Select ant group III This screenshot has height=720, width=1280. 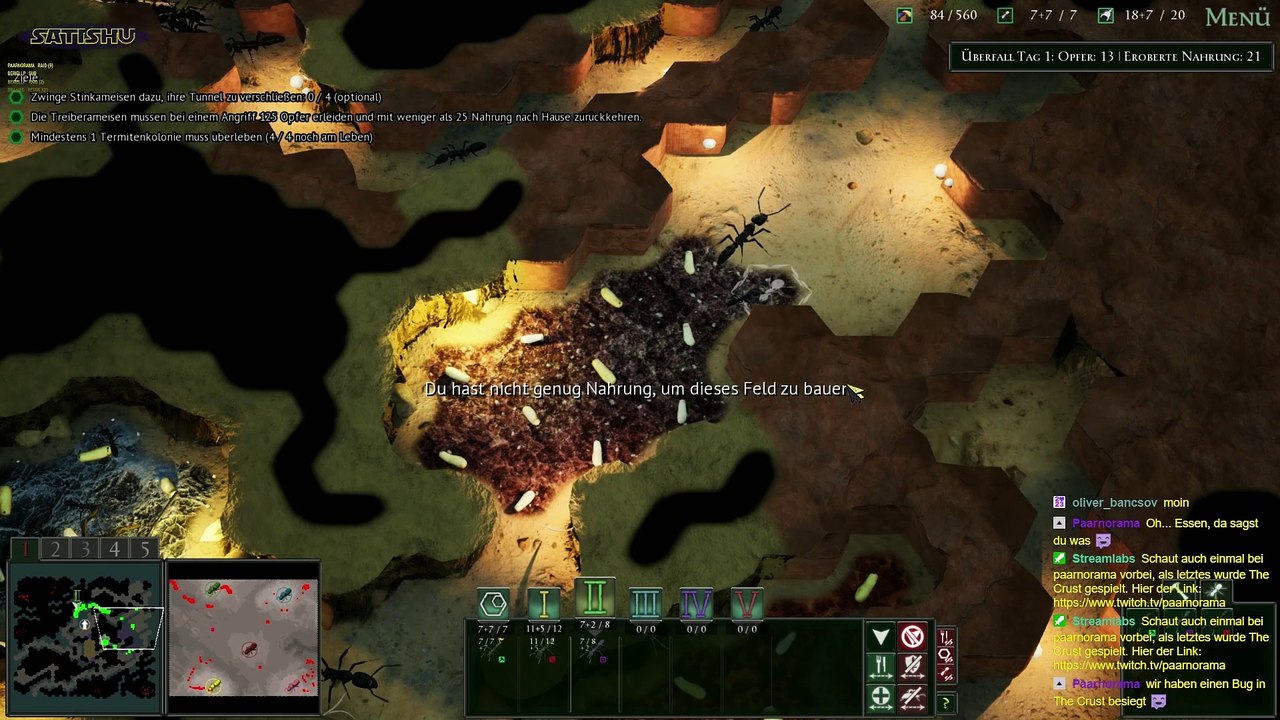(646, 602)
